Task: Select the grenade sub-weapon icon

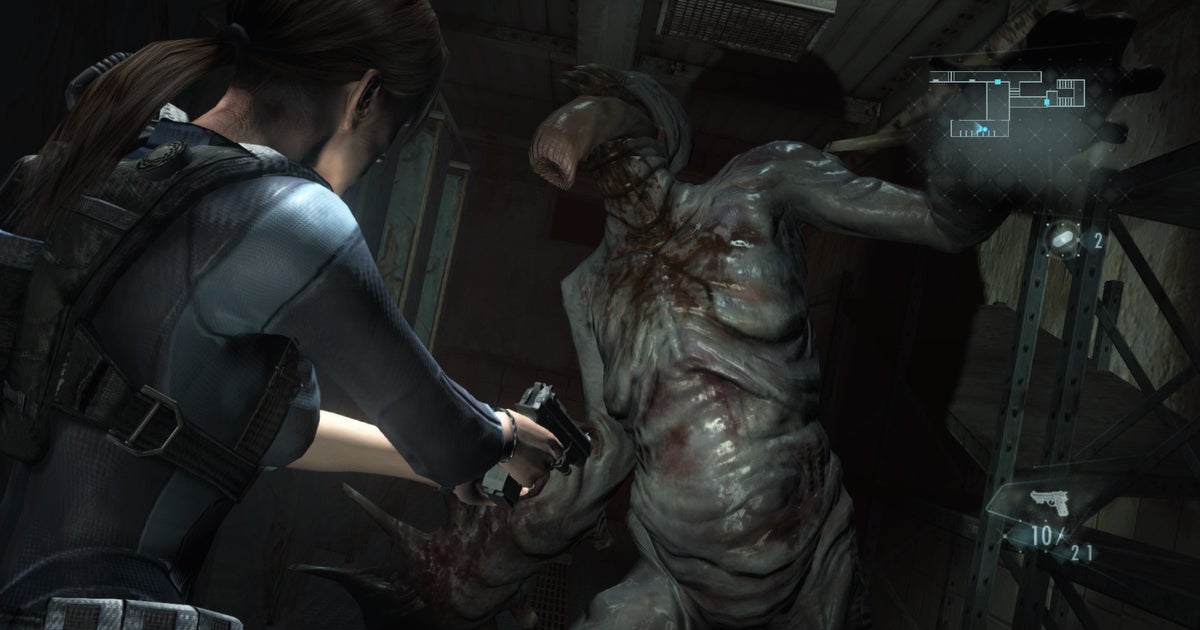Action: pos(1063,239)
